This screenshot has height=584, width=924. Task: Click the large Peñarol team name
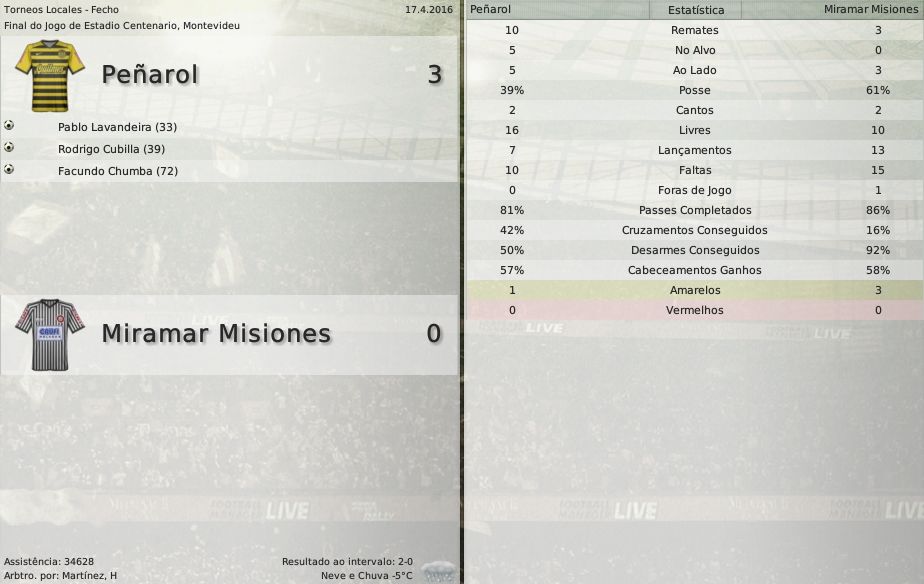tap(150, 75)
